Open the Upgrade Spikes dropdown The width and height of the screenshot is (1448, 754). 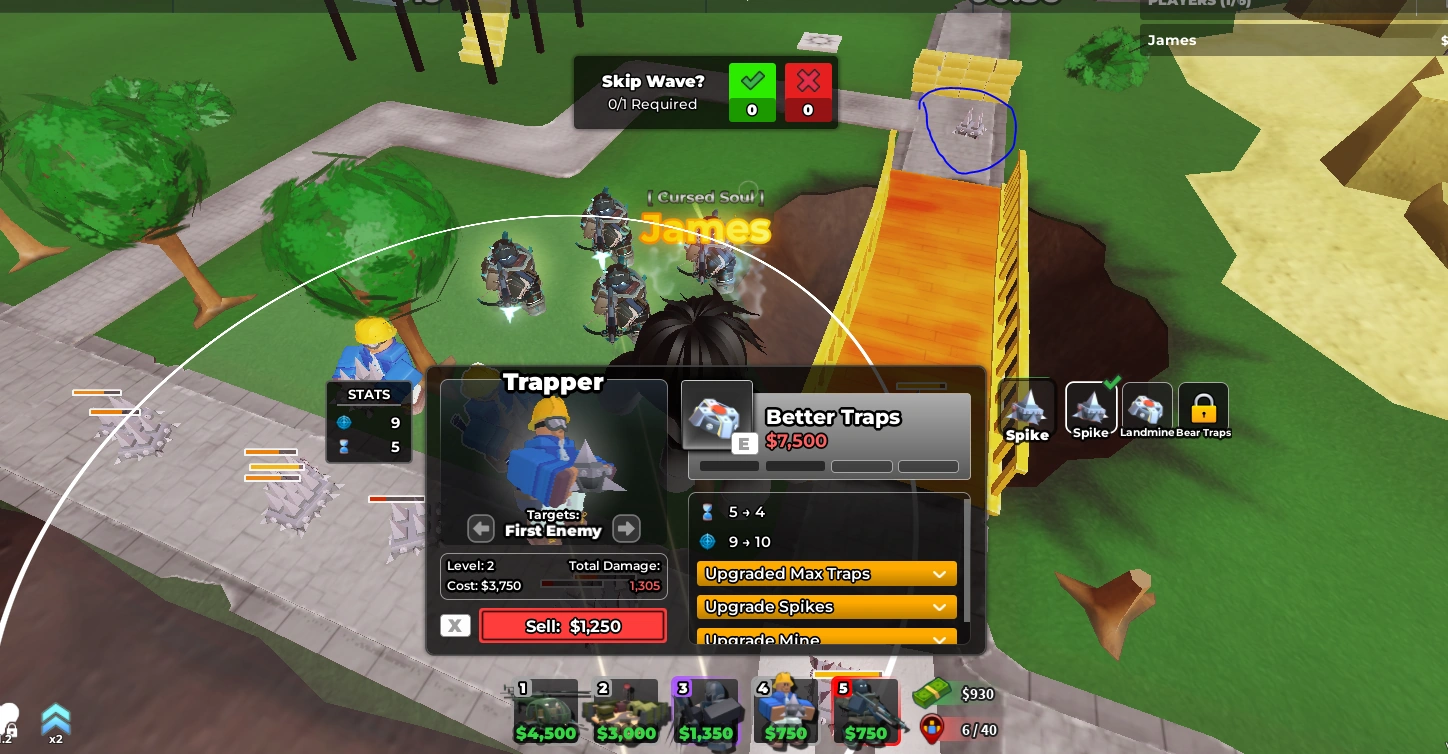(x=825, y=607)
